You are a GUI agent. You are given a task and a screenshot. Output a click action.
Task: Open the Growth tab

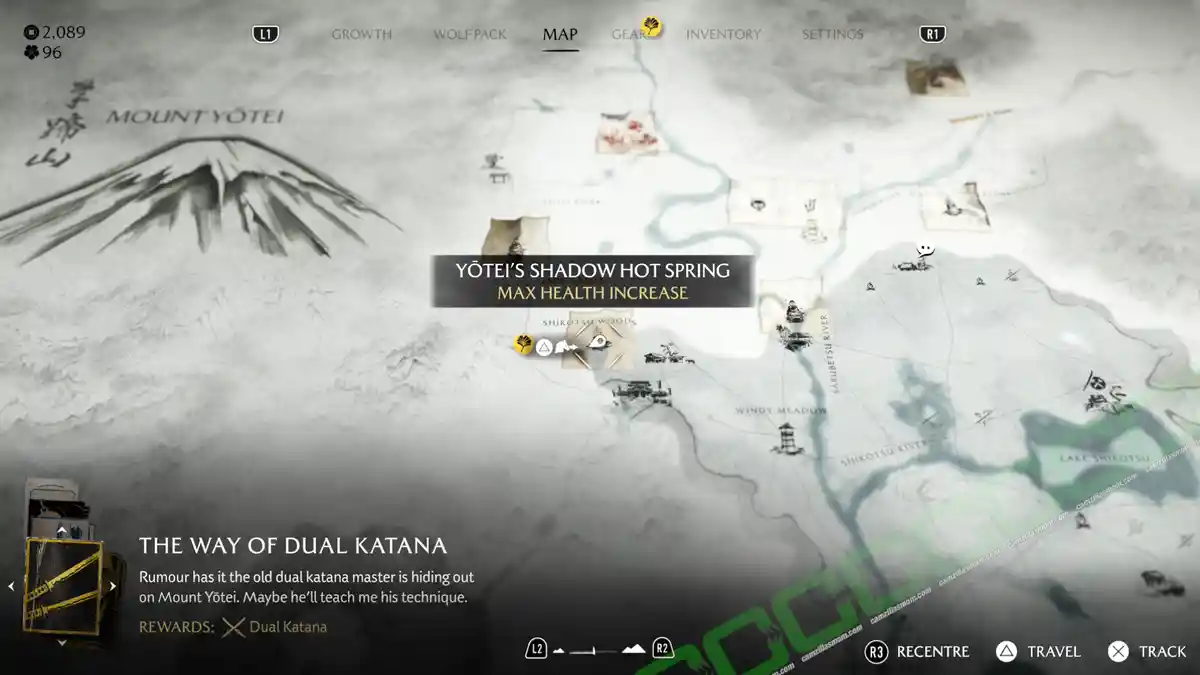pyautogui.click(x=361, y=35)
